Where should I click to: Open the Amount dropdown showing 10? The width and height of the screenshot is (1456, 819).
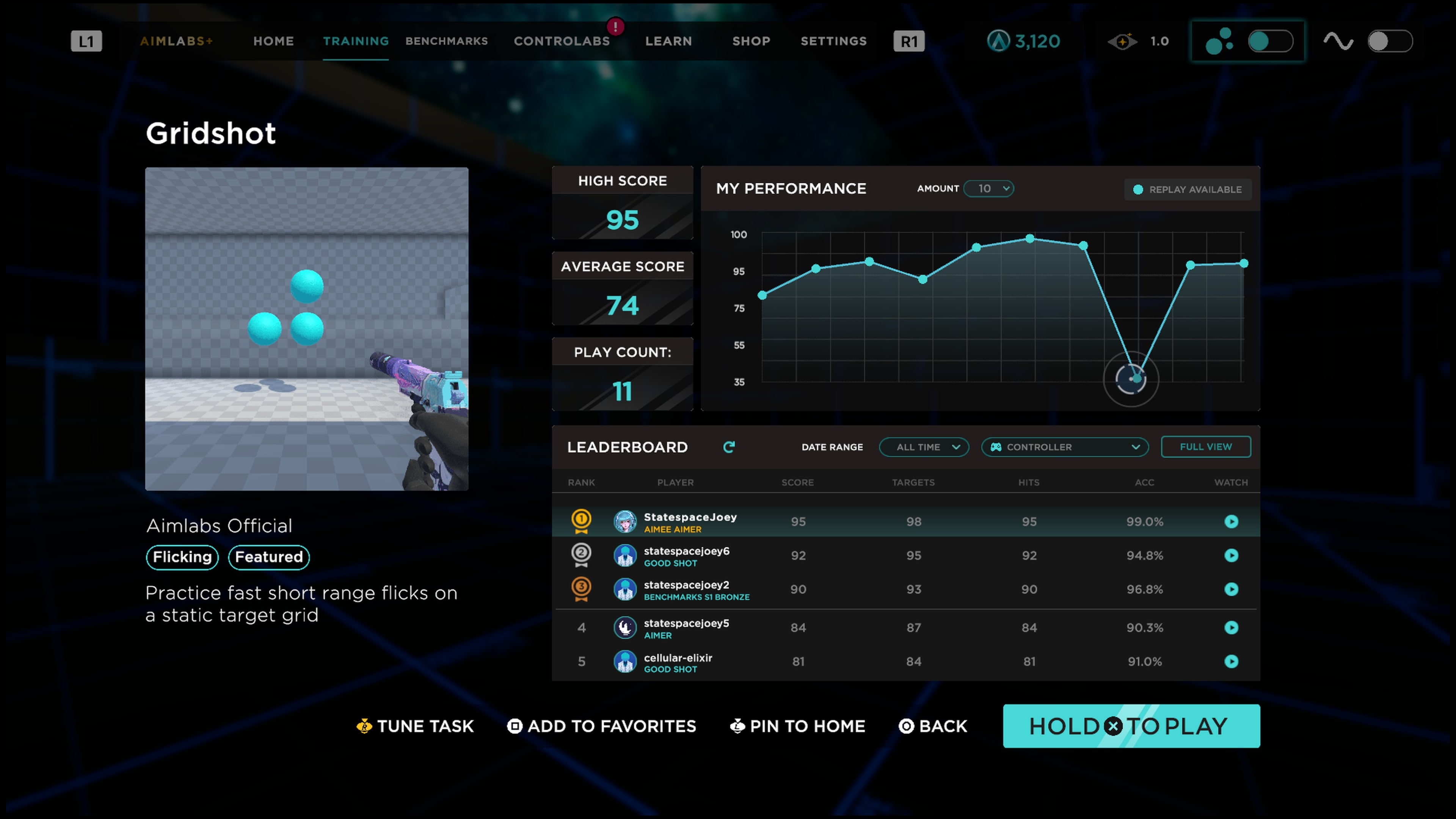[x=989, y=188]
